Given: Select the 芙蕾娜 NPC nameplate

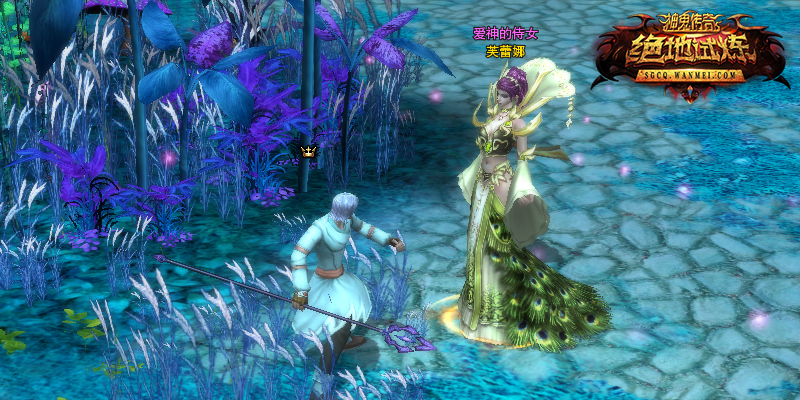Looking at the screenshot, I should 505,51.
